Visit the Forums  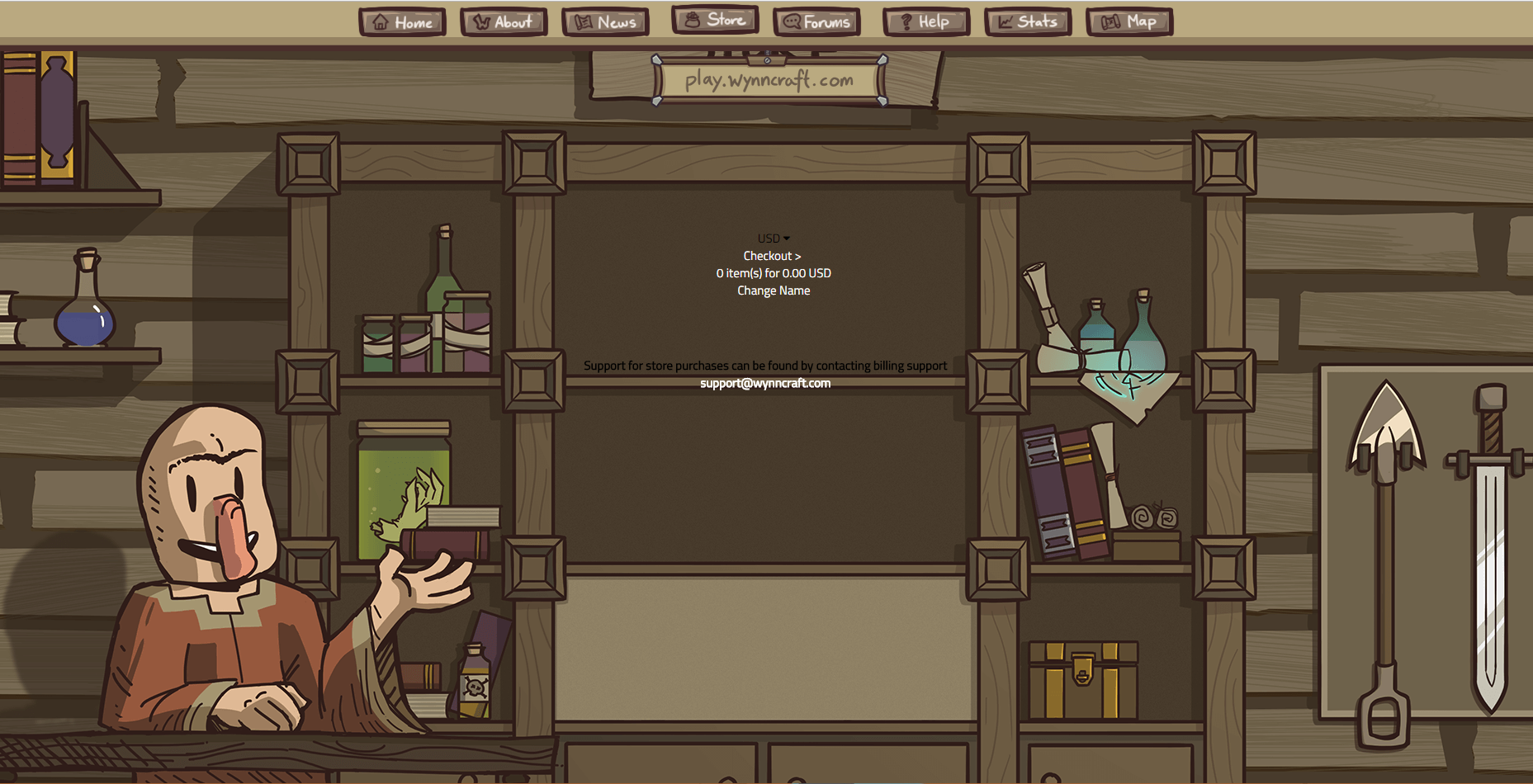(816, 22)
